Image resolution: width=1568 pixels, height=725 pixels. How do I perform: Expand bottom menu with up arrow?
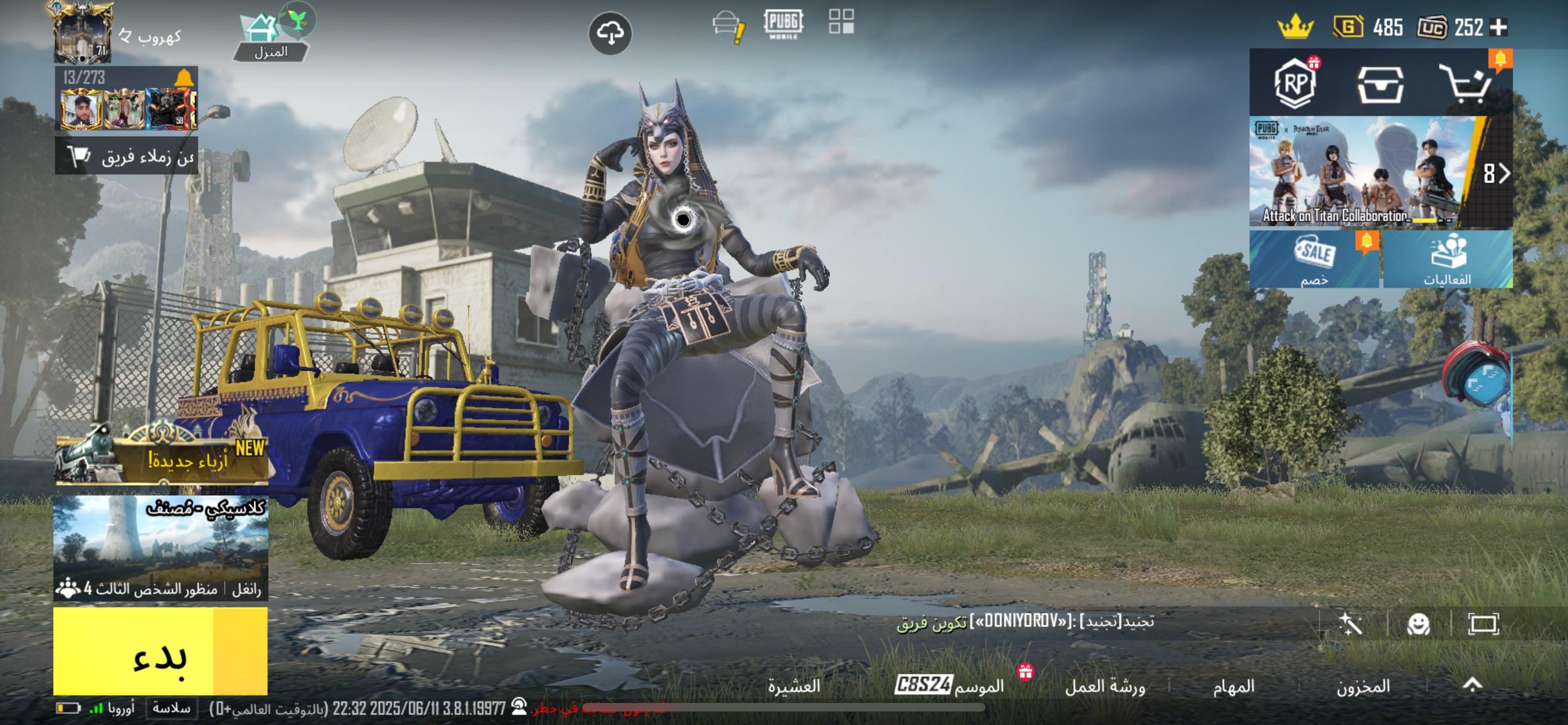(1473, 685)
